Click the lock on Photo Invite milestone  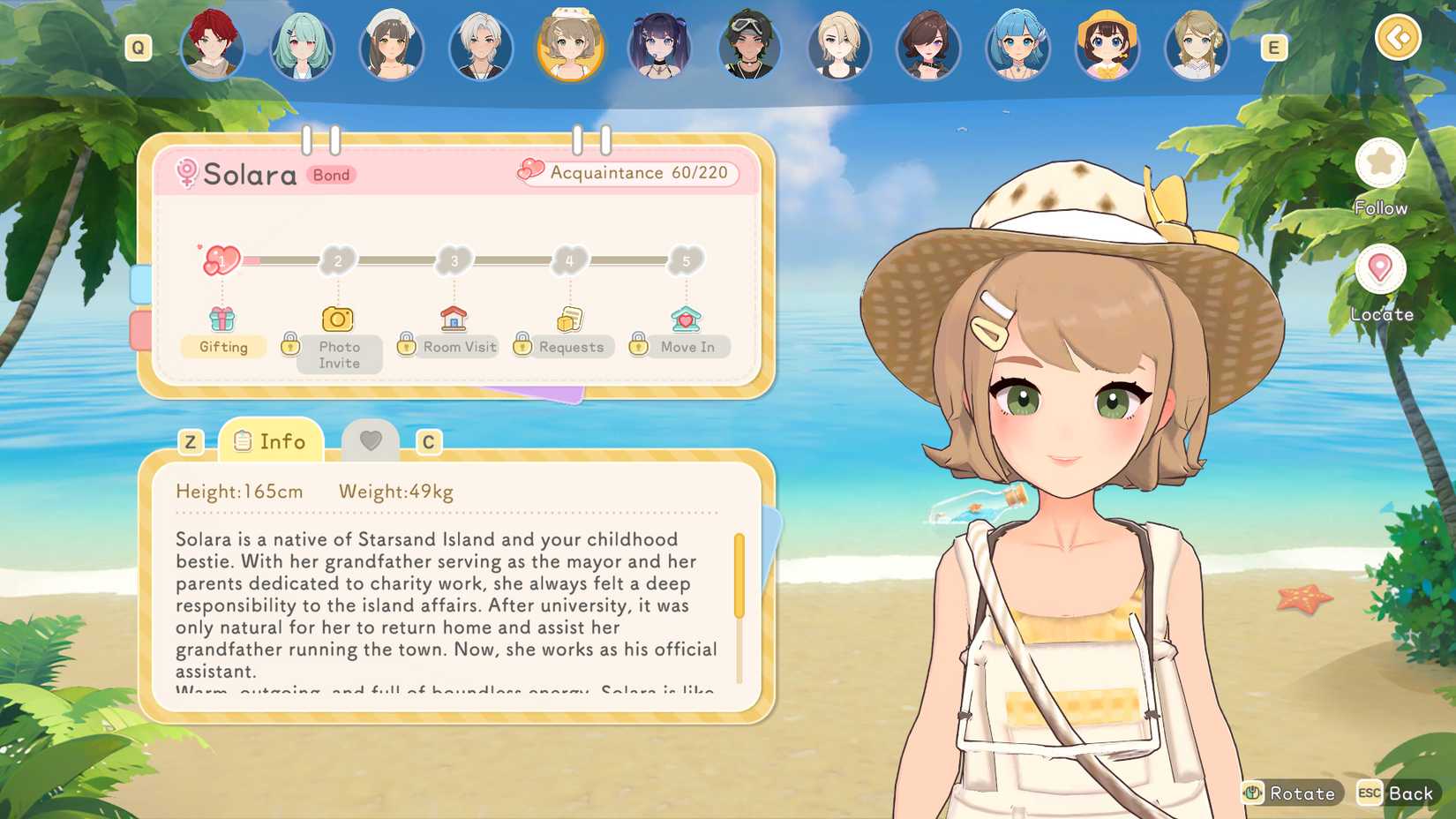[292, 345]
